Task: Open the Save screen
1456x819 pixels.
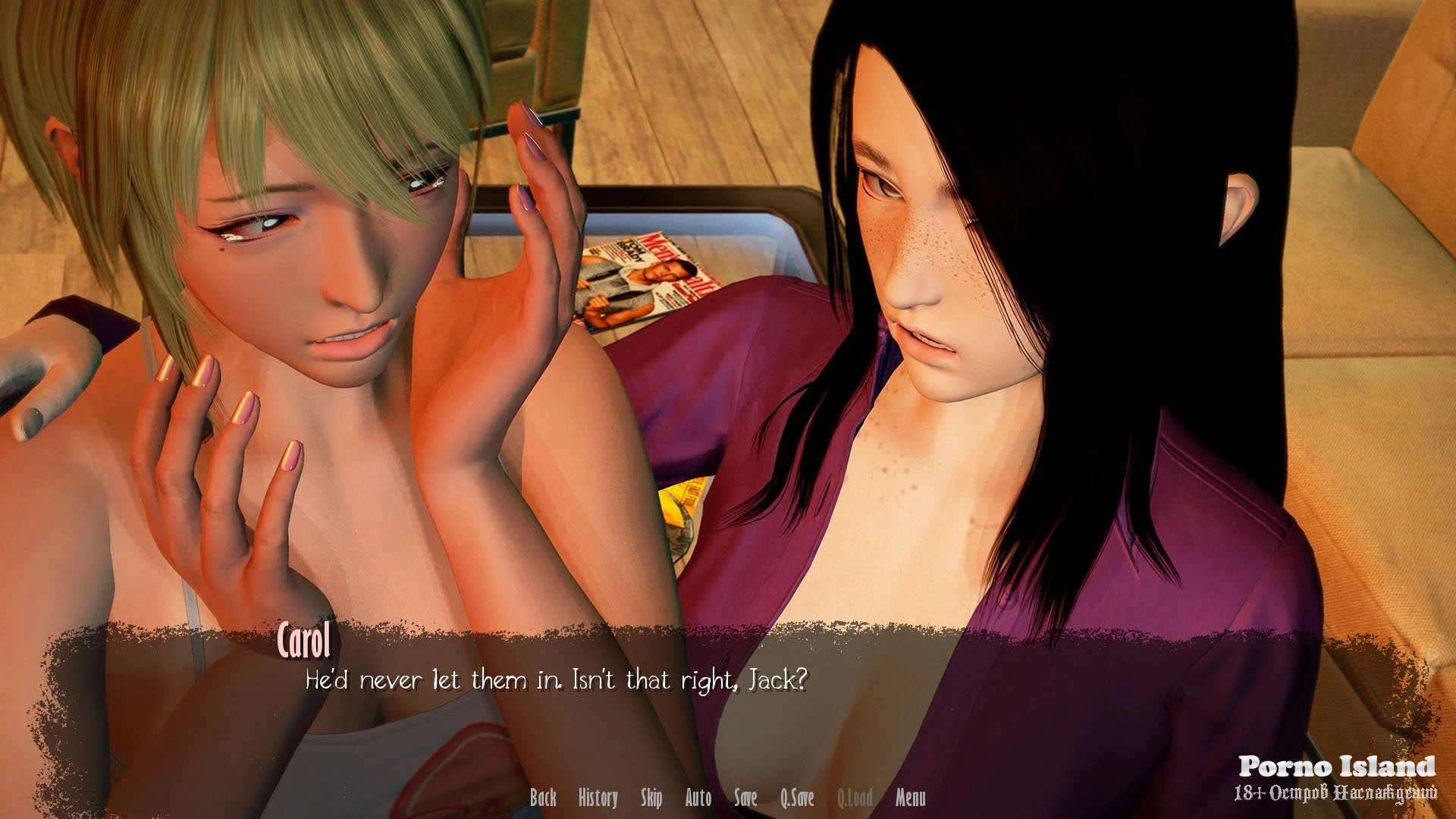Action: point(745,798)
